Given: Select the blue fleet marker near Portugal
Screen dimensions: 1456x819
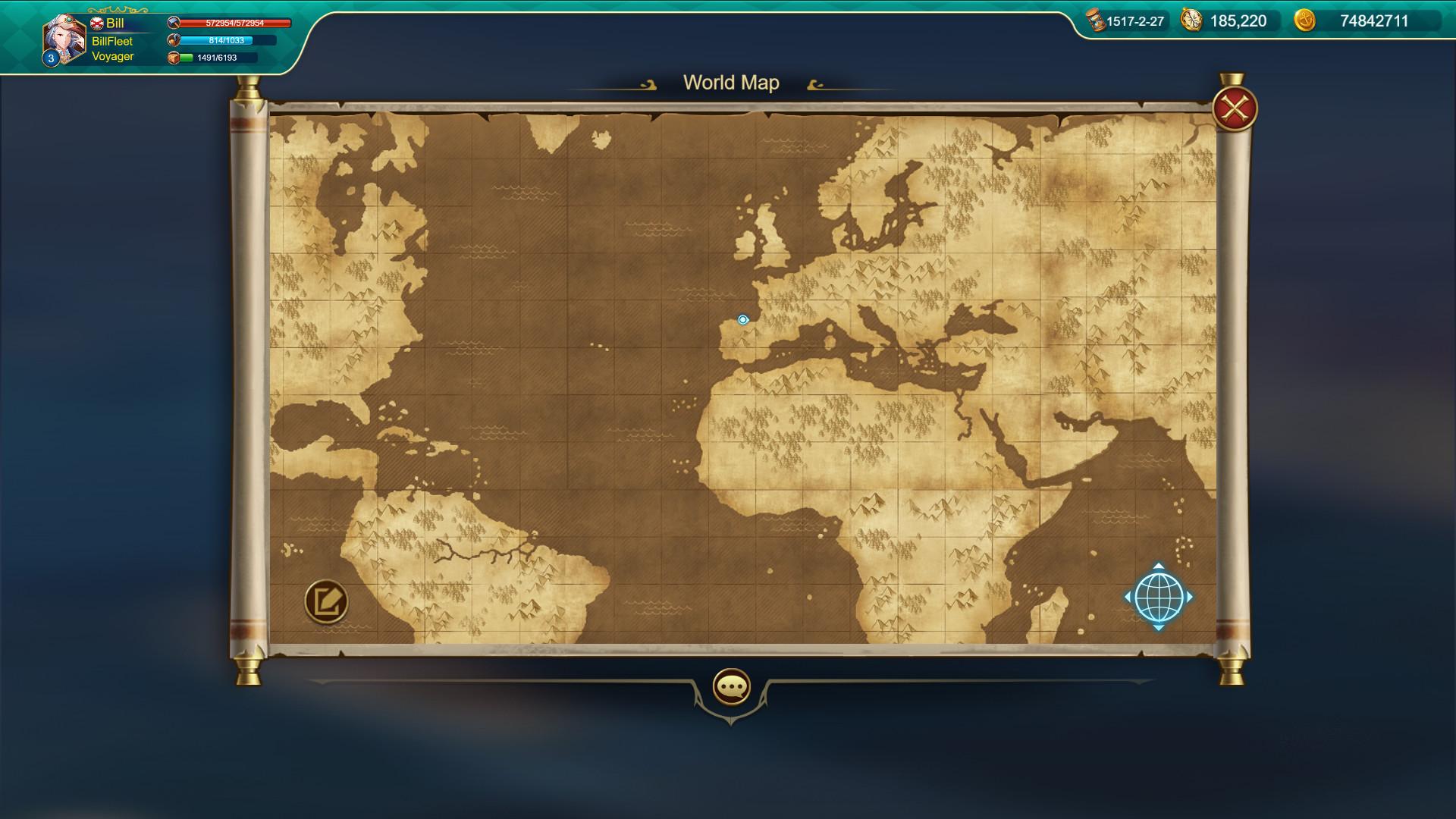Looking at the screenshot, I should [x=743, y=320].
